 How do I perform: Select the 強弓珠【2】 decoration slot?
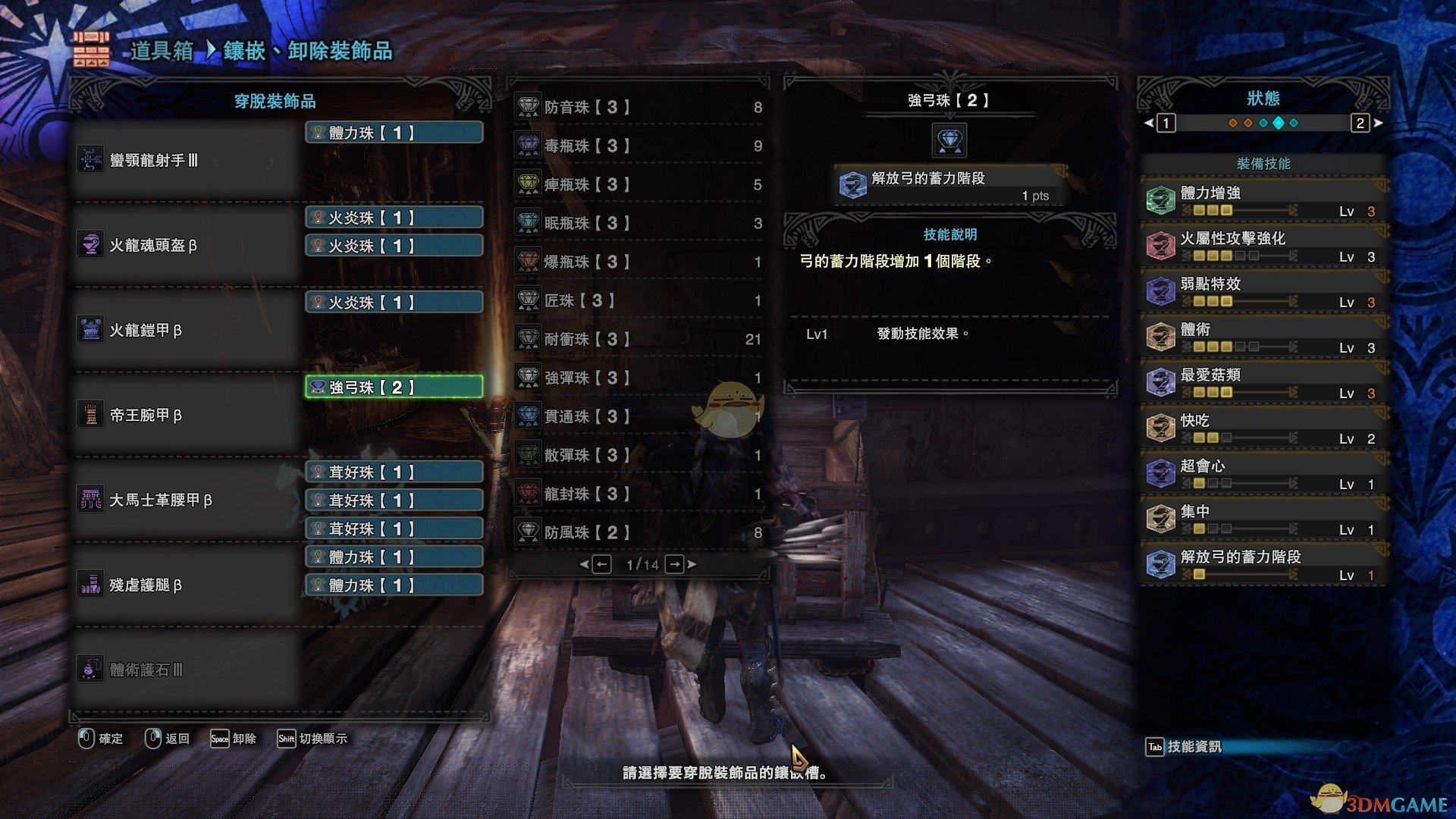pyautogui.click(x=394, y=388)
